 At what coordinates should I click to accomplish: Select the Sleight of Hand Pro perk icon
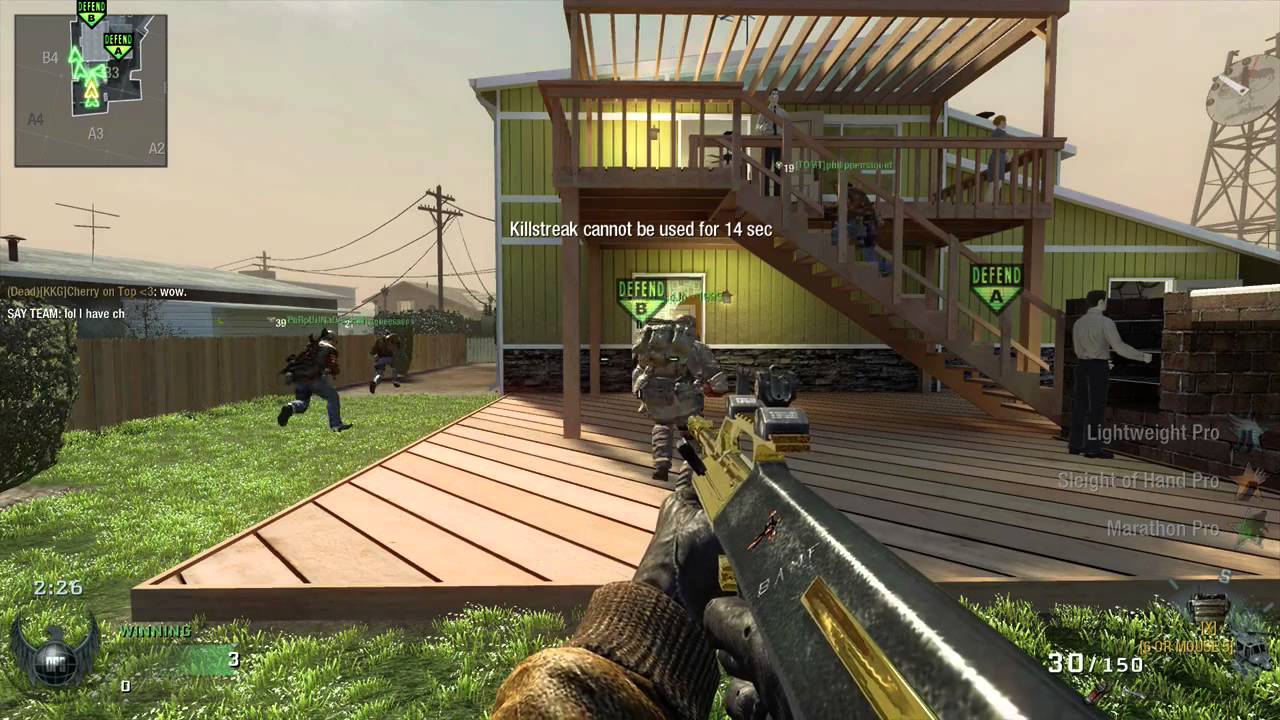[1246, 481]
